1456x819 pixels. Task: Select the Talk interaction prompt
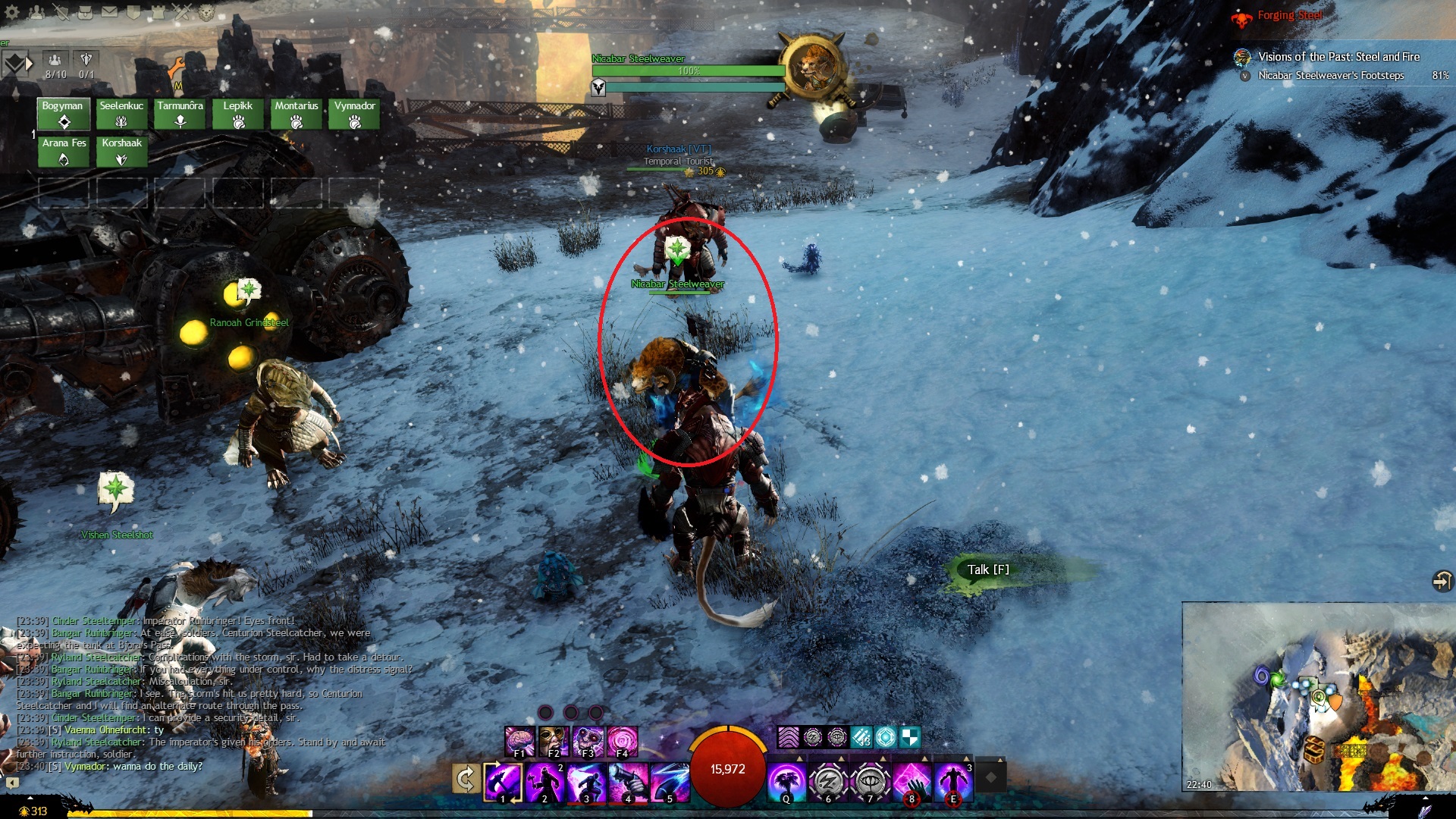pos(988,570)
